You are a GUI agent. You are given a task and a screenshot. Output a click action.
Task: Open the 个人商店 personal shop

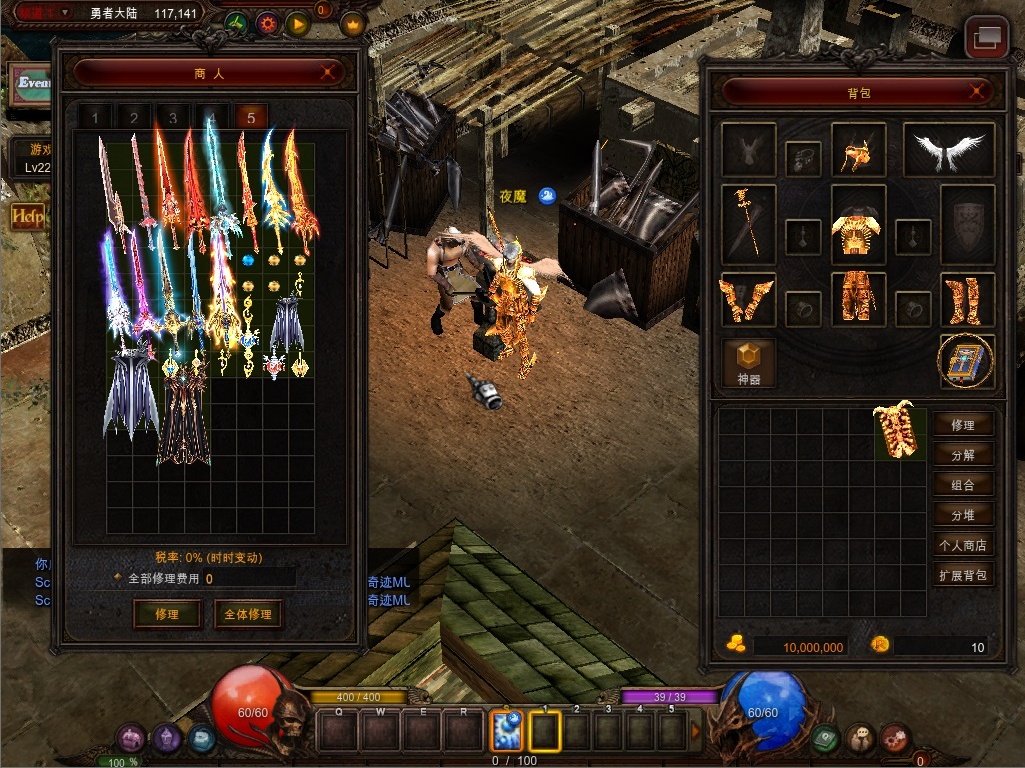click(x=963, y=545)
